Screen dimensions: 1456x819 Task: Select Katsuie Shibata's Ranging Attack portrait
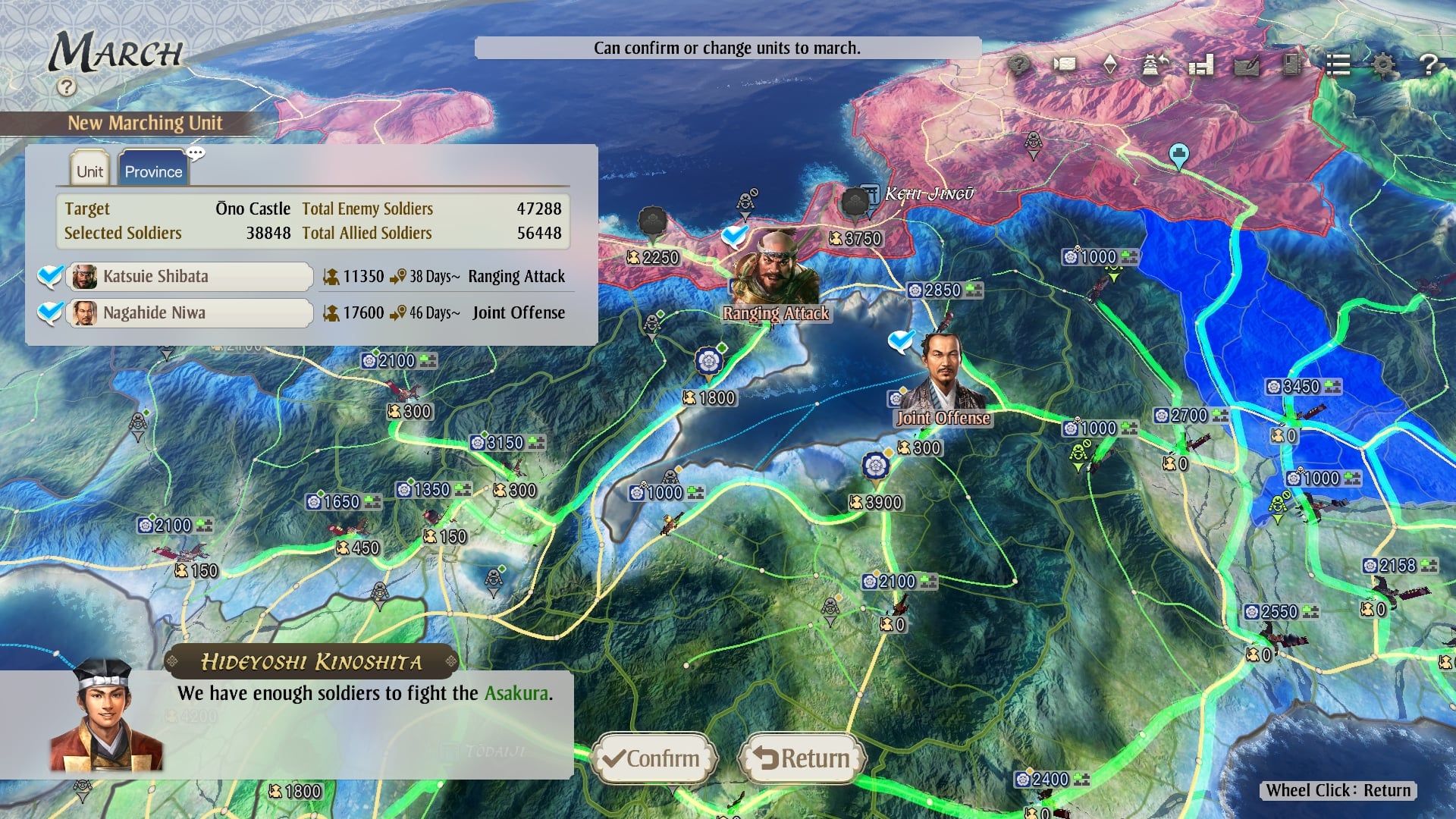(775, 269)
